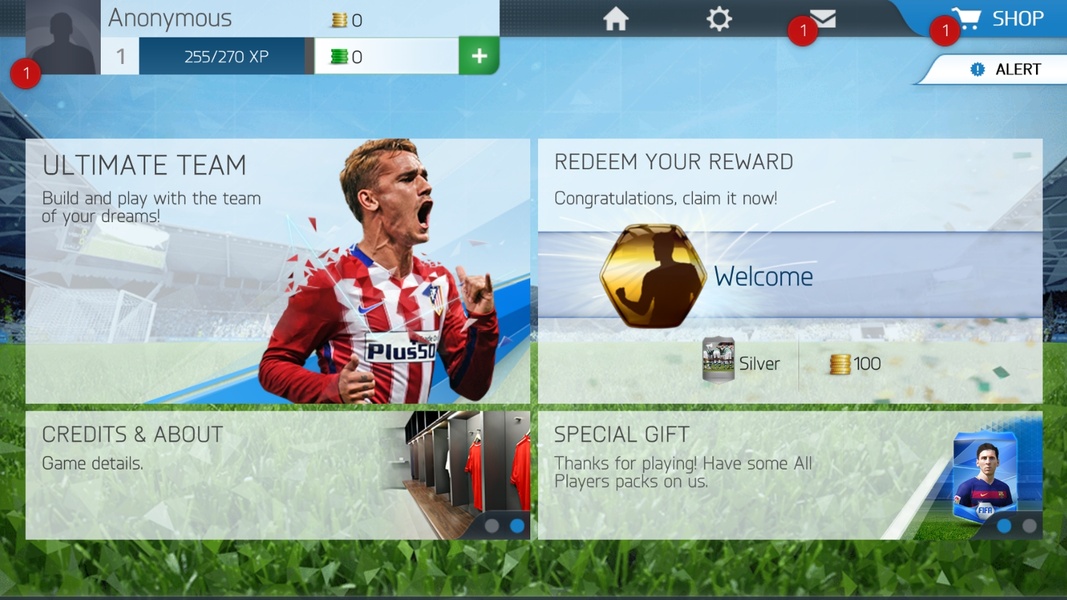Open the Ultimate Team mode
Image resolution: width=1067 pixels, height=600 pixels.
(277, 271)
